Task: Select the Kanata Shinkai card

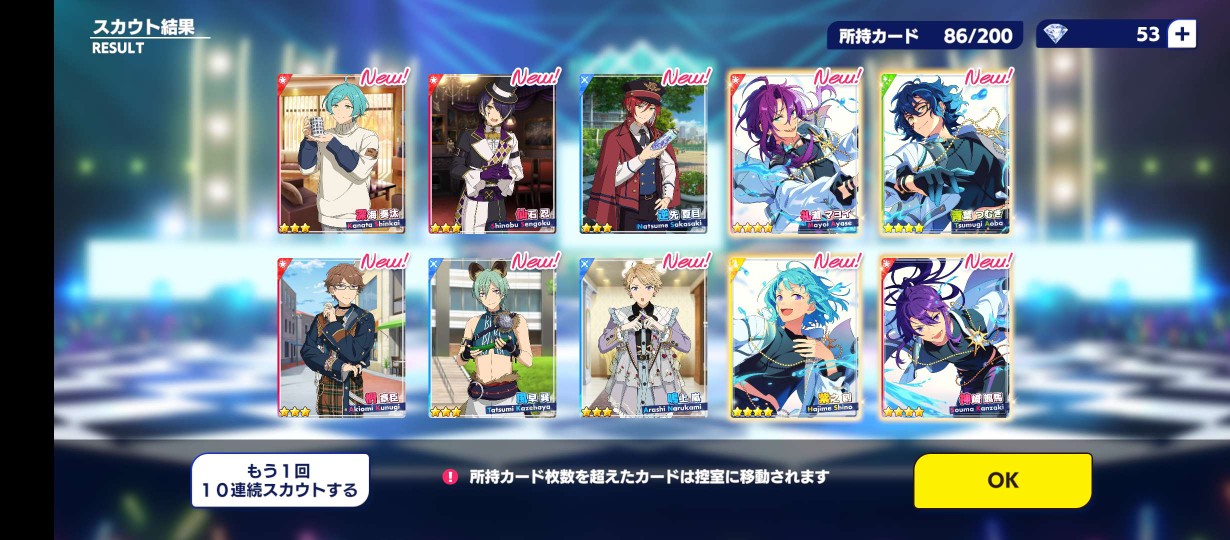Action: click(x=341, y=153)
